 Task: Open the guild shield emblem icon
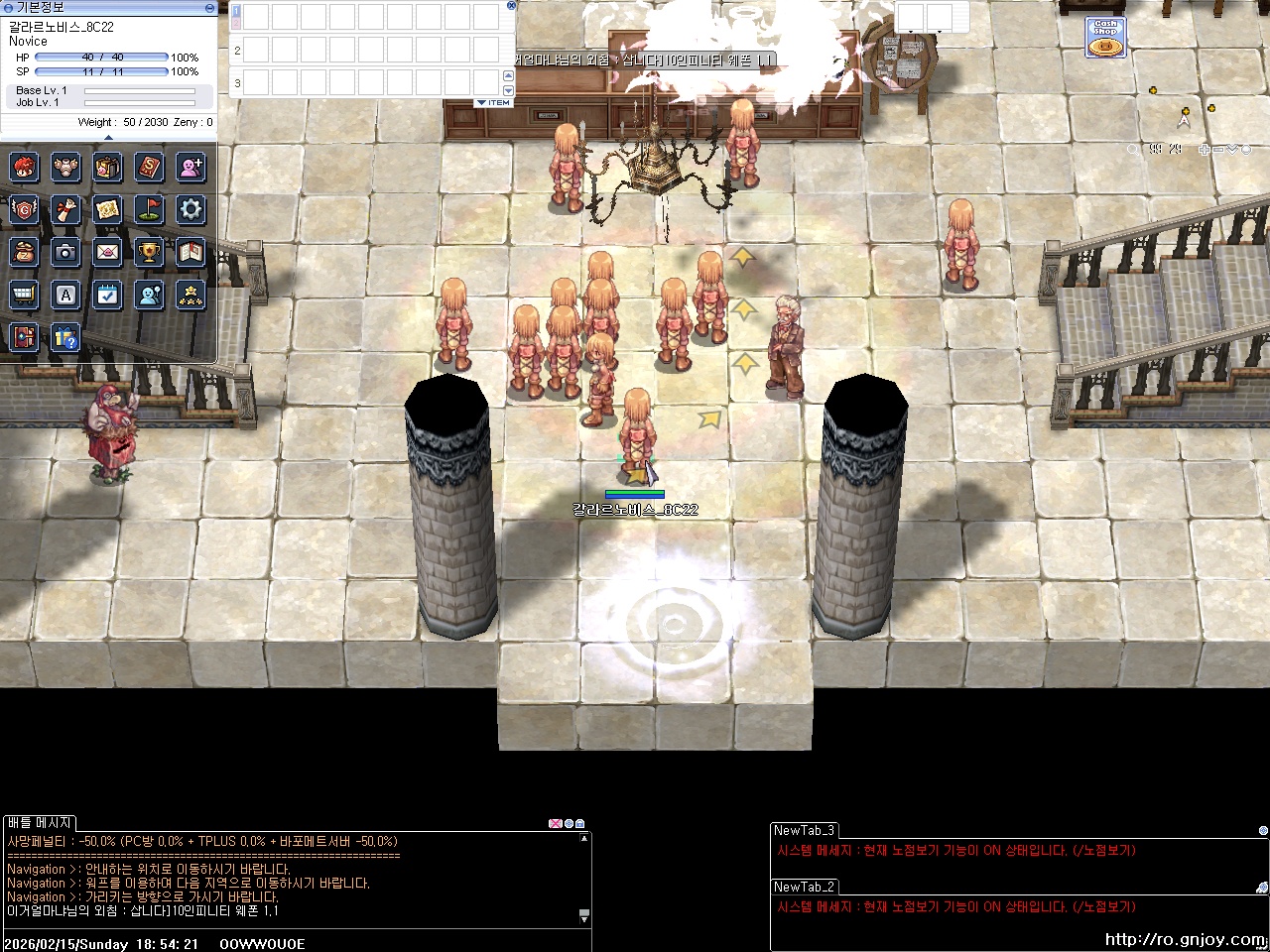pyautogui.click(x=24, y=209)
